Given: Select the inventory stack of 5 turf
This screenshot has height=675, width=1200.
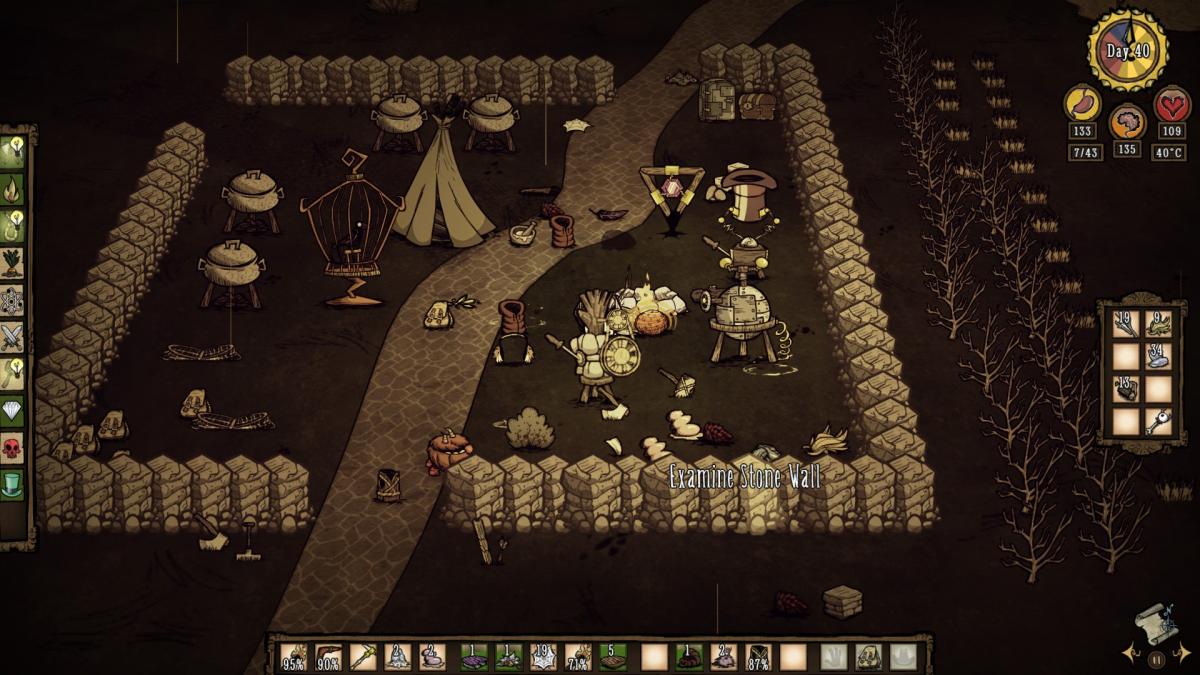Looking at the screenshot, I should 613,657.
